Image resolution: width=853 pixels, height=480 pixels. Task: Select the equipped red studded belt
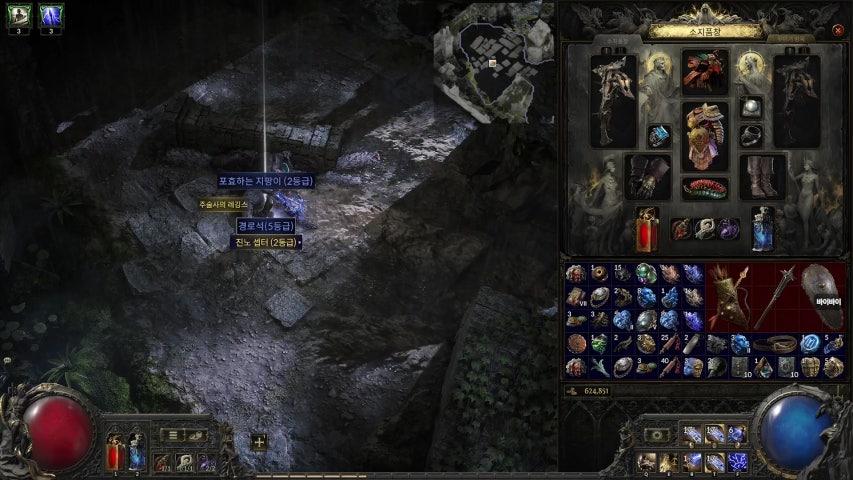click(706, 188)
